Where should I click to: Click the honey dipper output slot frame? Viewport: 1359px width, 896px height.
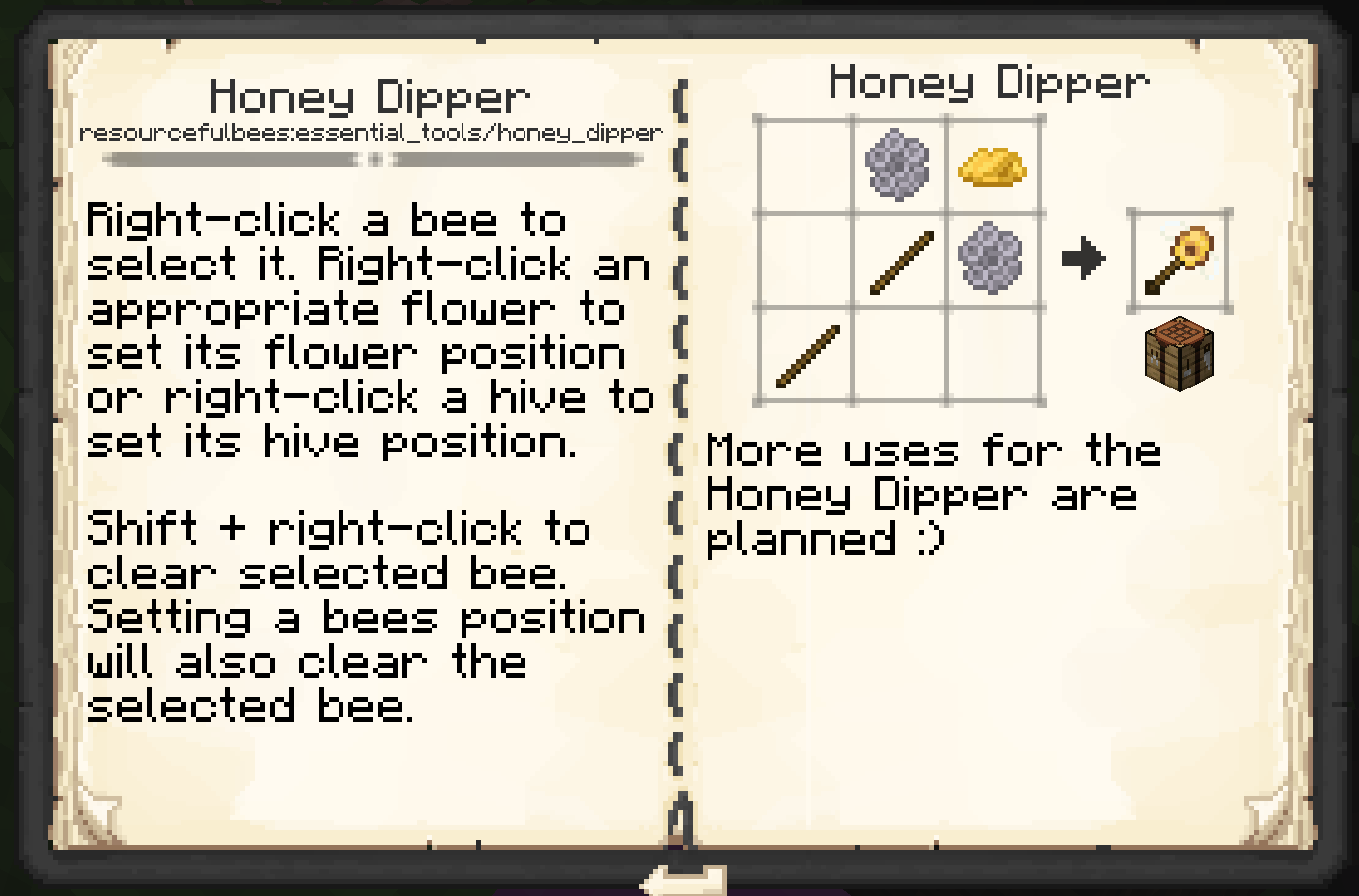click(1180, 258)
